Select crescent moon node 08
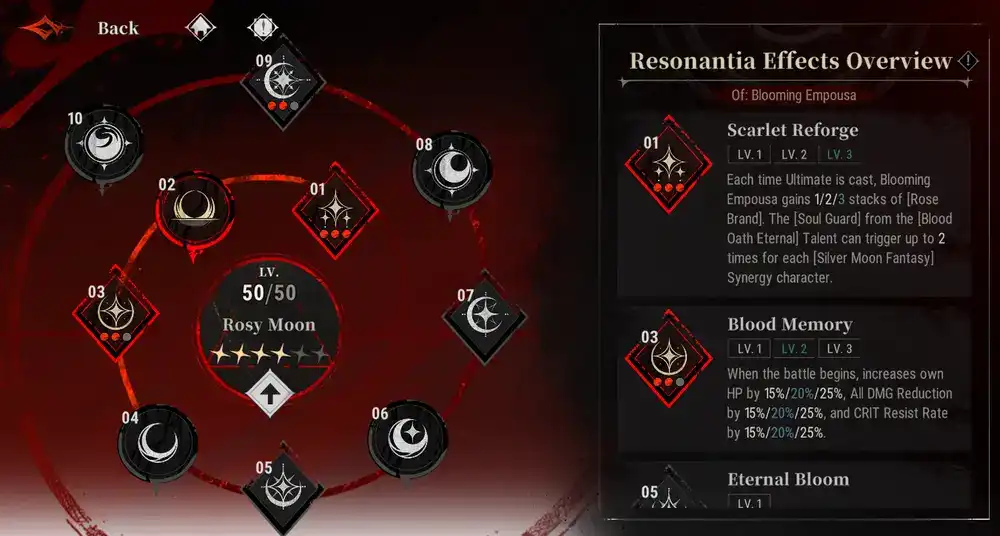 pos(452,168)
